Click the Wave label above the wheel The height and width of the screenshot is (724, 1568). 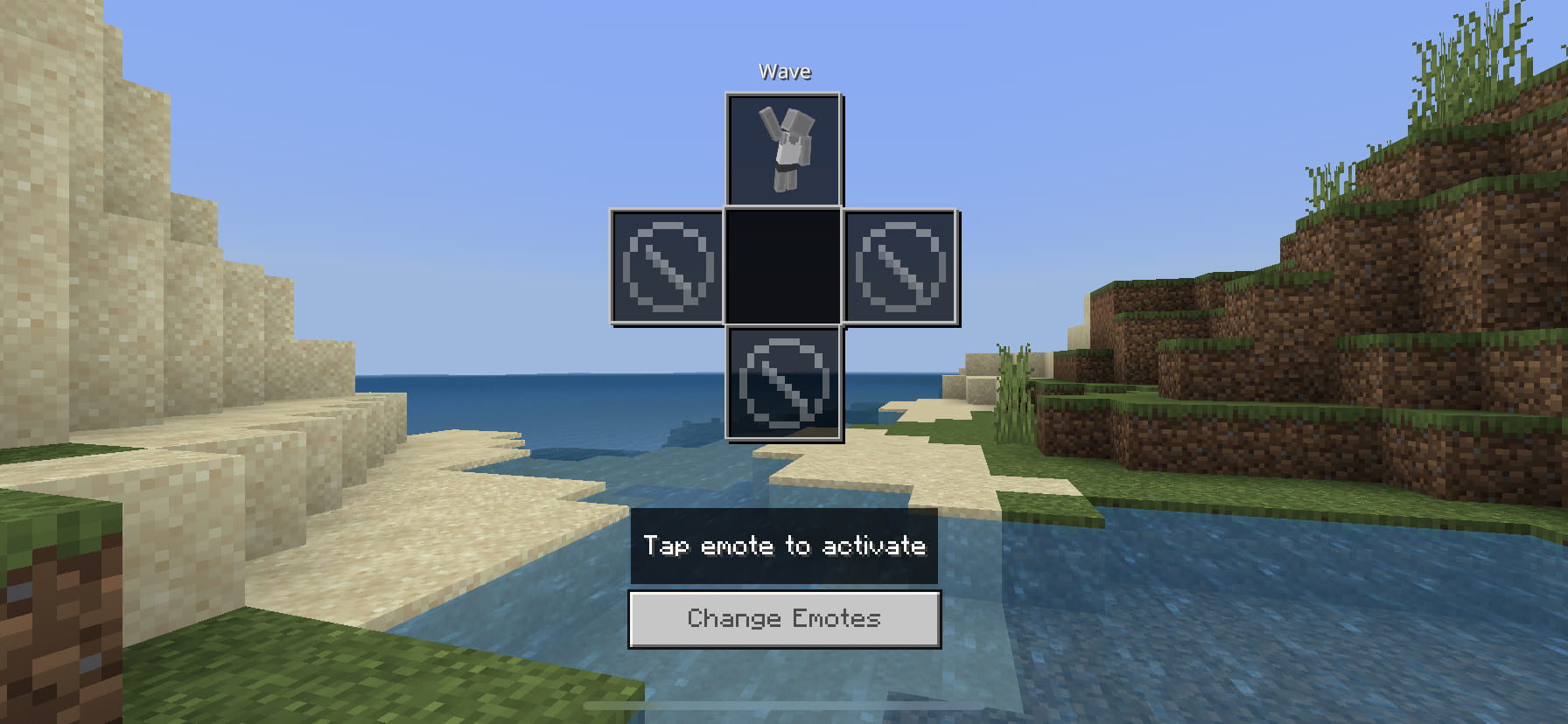pyautogui.click(x=785, y=71)
